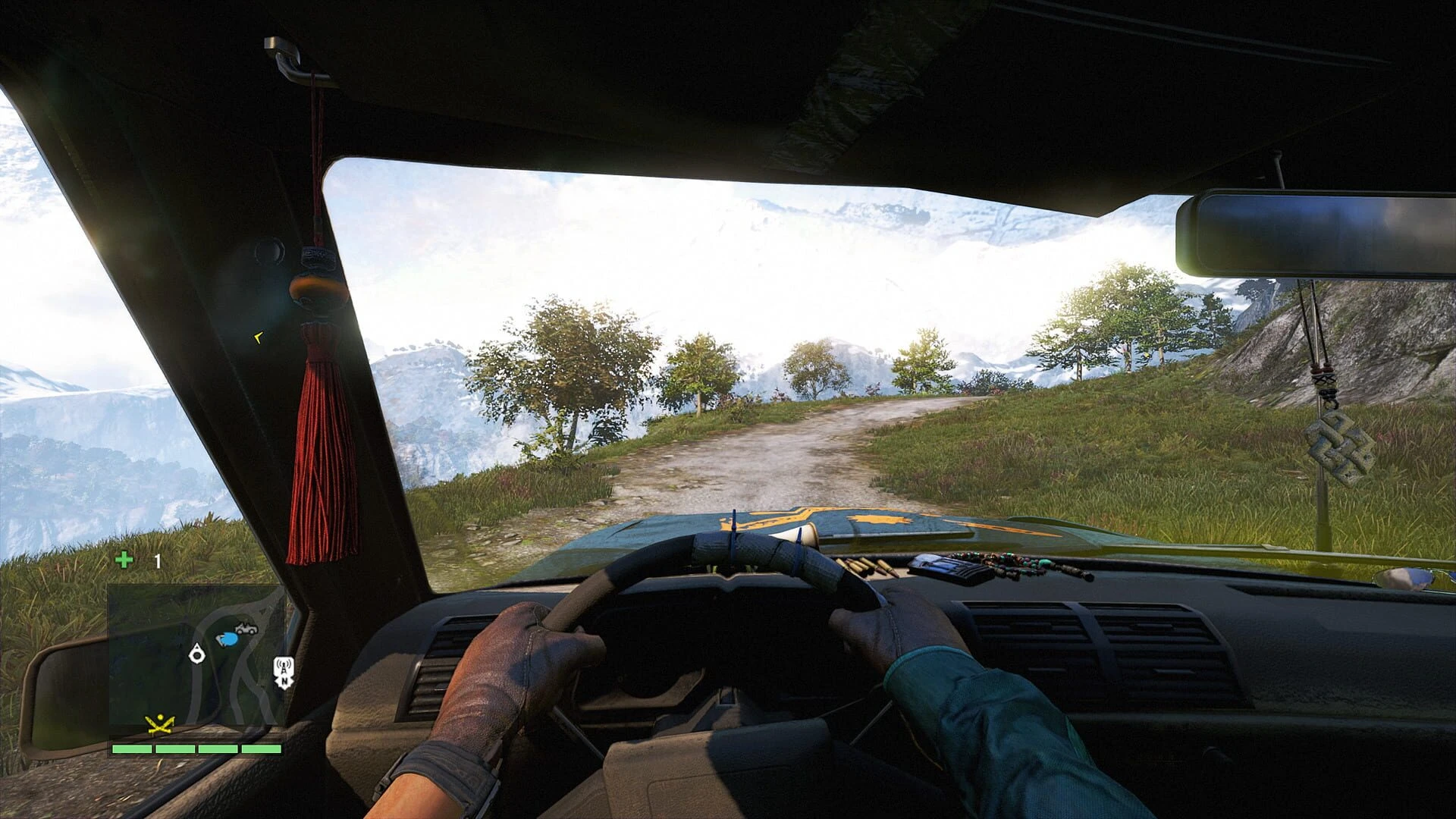Toggle the second health bar segment
Viewport: 1456px width, 819px height.
pos(174,750)
